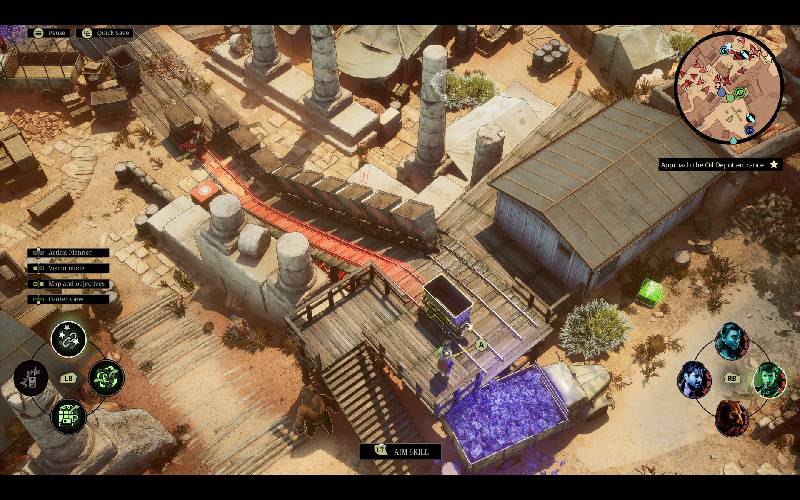
Task: Open the Action Planner option
Action: 69,253
